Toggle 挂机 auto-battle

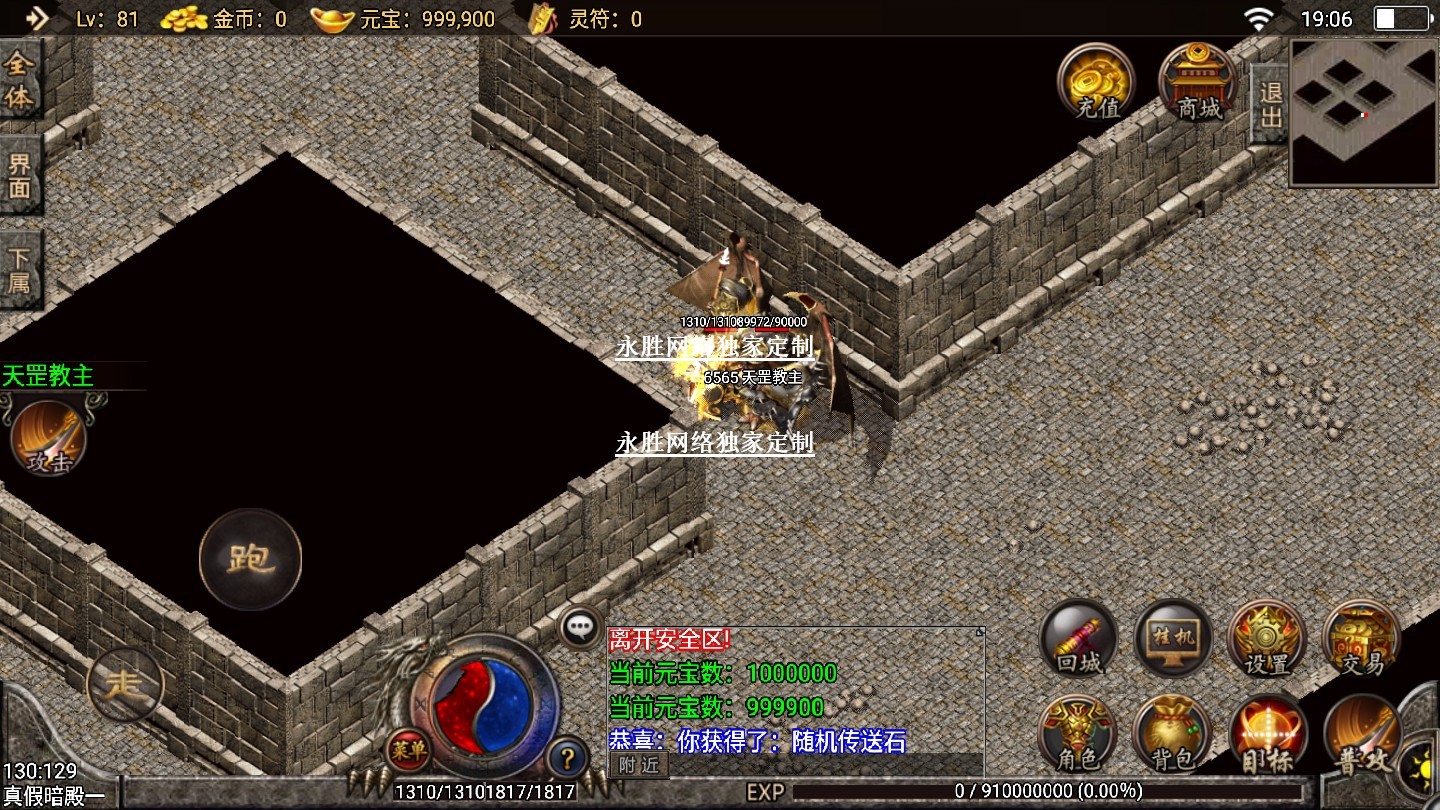[x=1174, y=638]
